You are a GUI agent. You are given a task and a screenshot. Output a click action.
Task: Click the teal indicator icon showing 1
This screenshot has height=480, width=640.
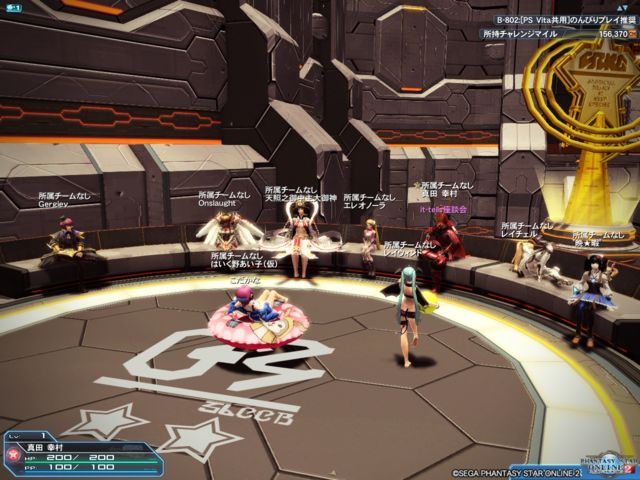13,7
